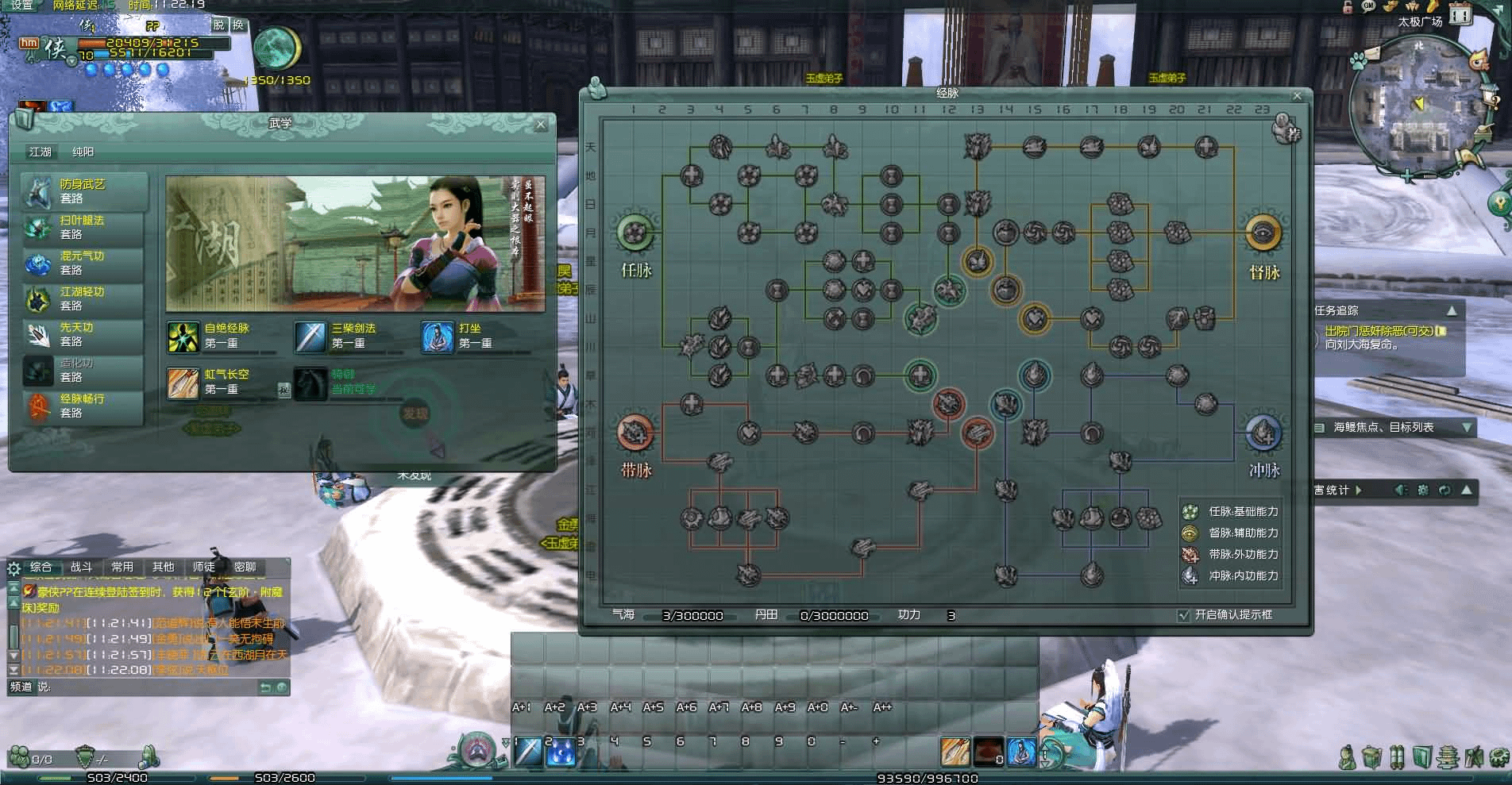This screenshot has width=1512, height=785.
Task: Open the 扫叶腿法 skill set
Action: [83, 227]
